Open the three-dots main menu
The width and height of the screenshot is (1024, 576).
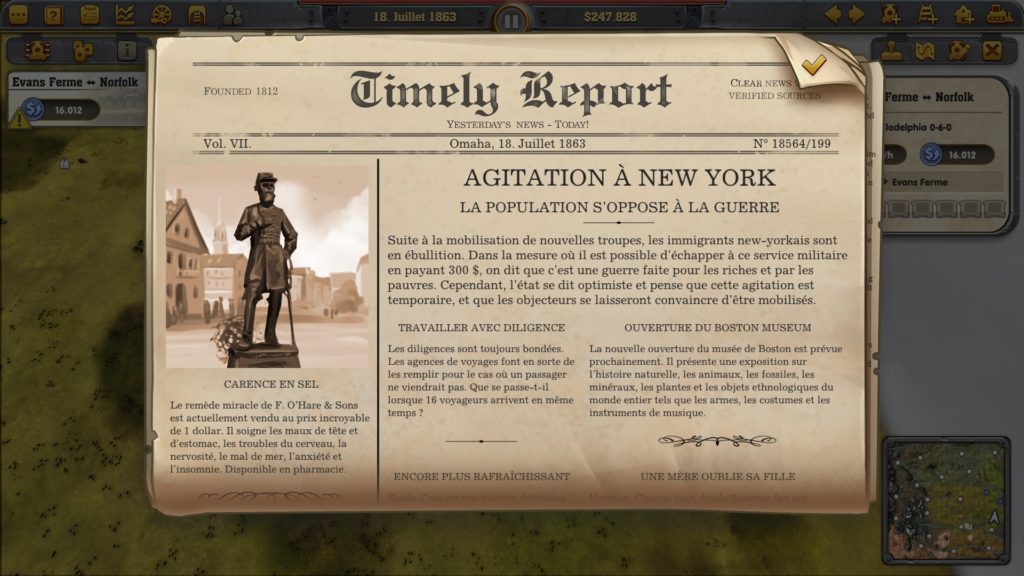[18, 15]
